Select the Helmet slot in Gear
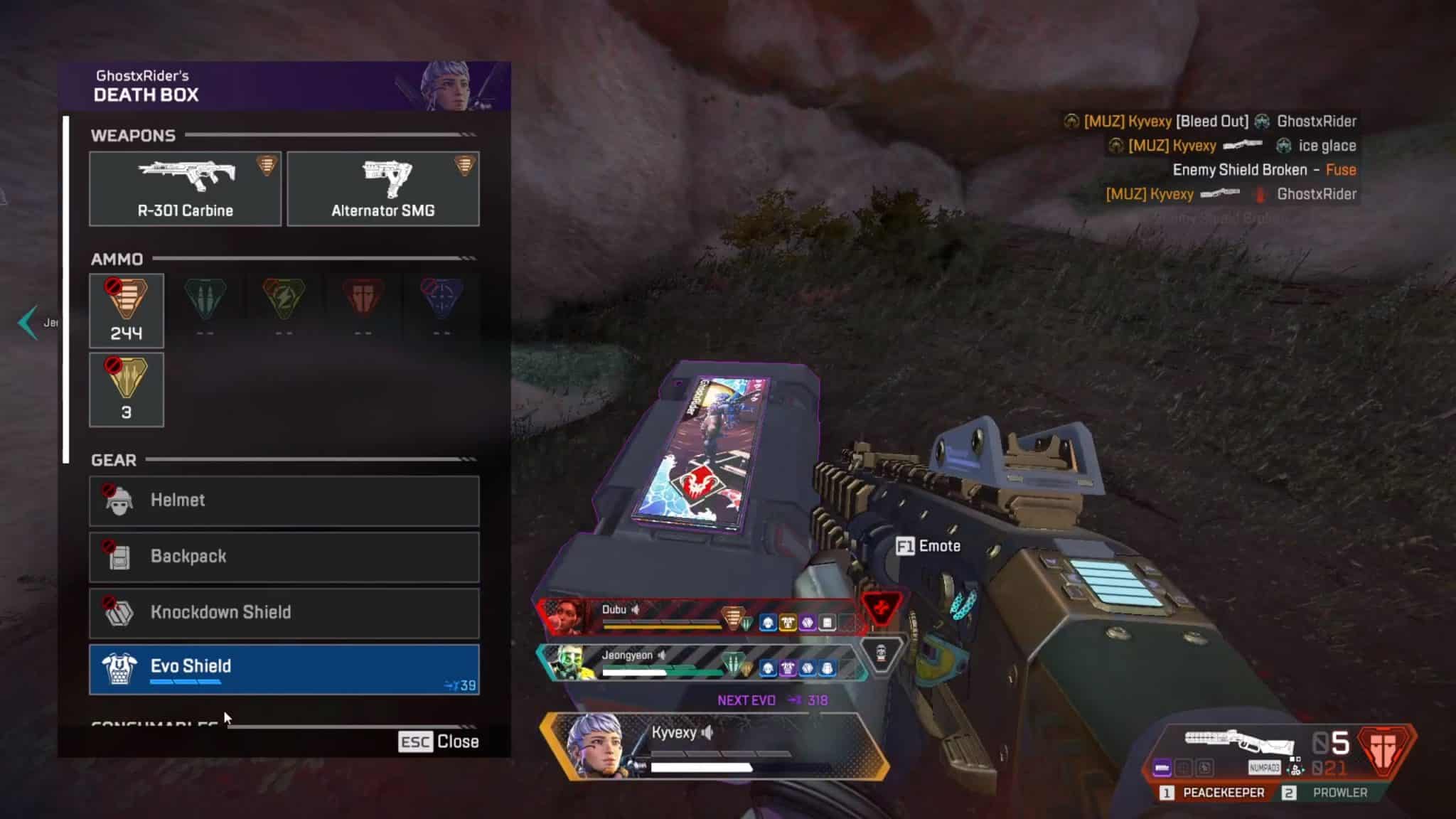The width and height of the screenshot is (1456, 819). (x=284, y=500)
